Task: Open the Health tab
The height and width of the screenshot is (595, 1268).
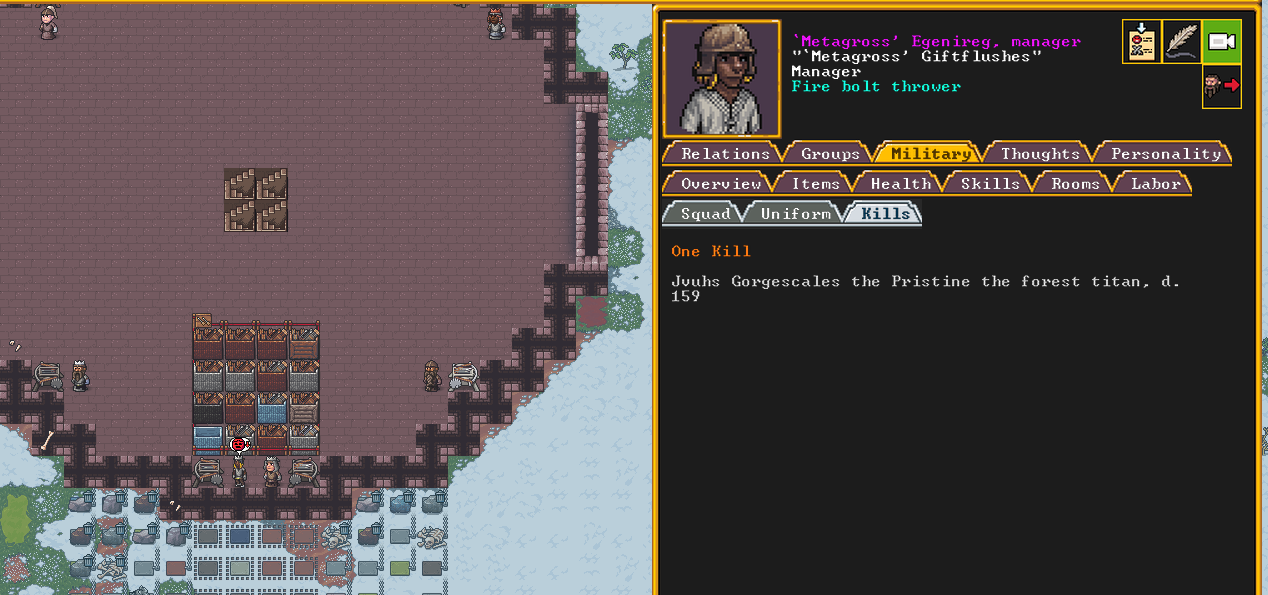Action: pyautogui.click(x=900, y=184)
